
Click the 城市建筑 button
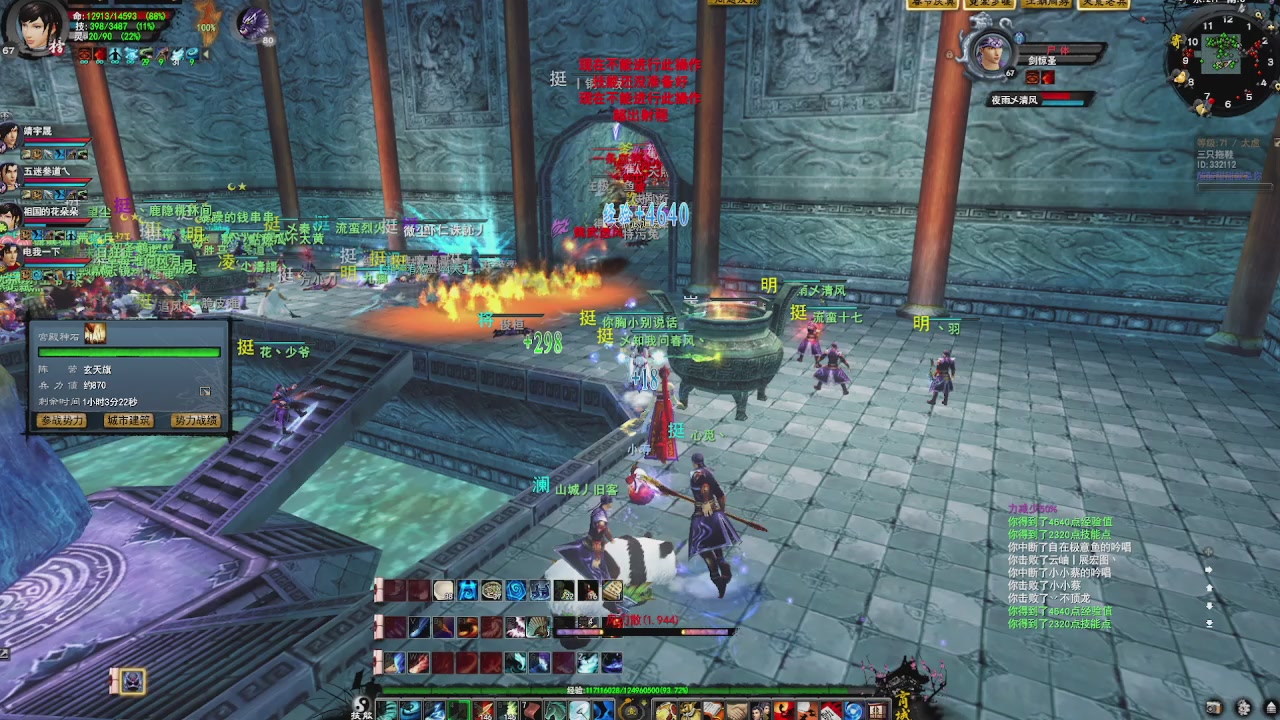tap(128, 421)
